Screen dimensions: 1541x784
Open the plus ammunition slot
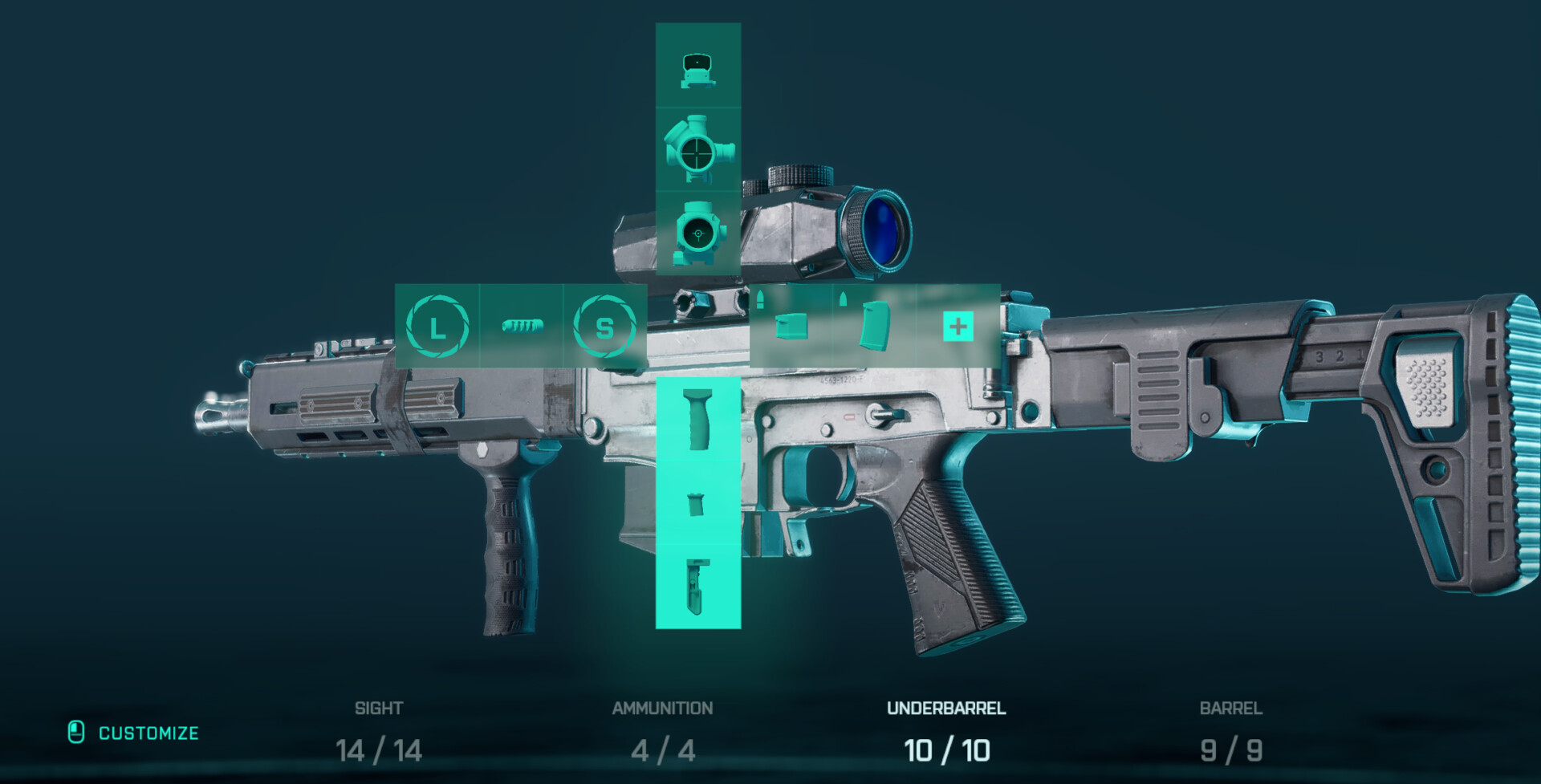(x=958, y=326)
